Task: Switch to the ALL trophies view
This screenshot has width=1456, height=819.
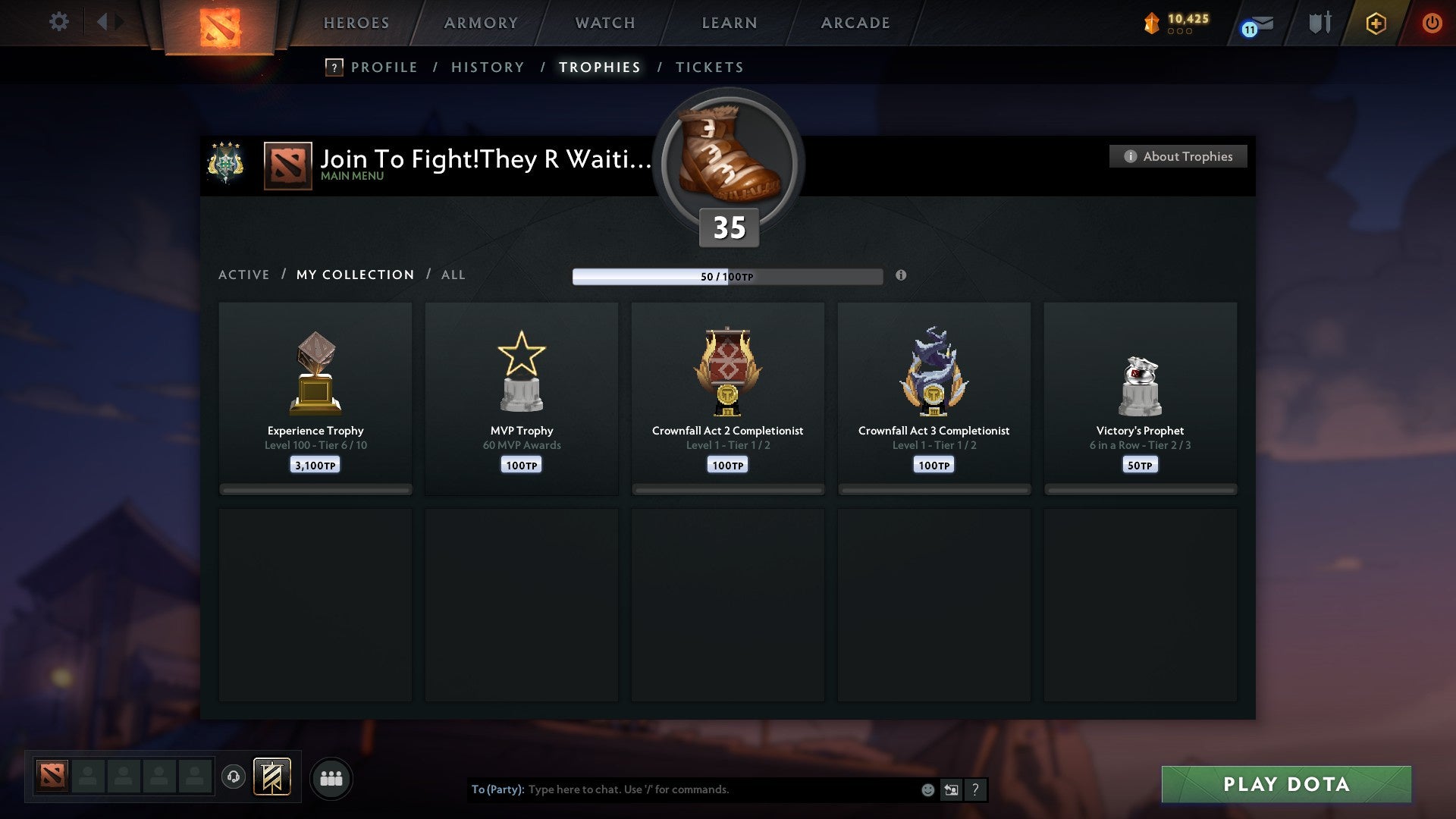Action: coord(453,275)
